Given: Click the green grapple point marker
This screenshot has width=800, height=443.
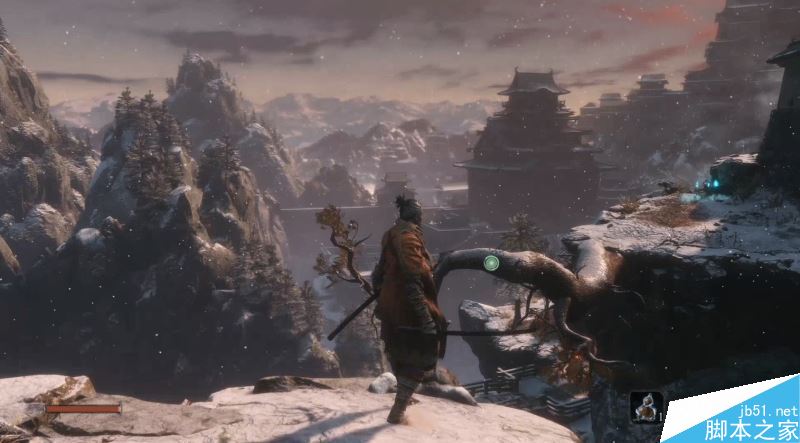Looking at the screenshot, I should 491,263.
